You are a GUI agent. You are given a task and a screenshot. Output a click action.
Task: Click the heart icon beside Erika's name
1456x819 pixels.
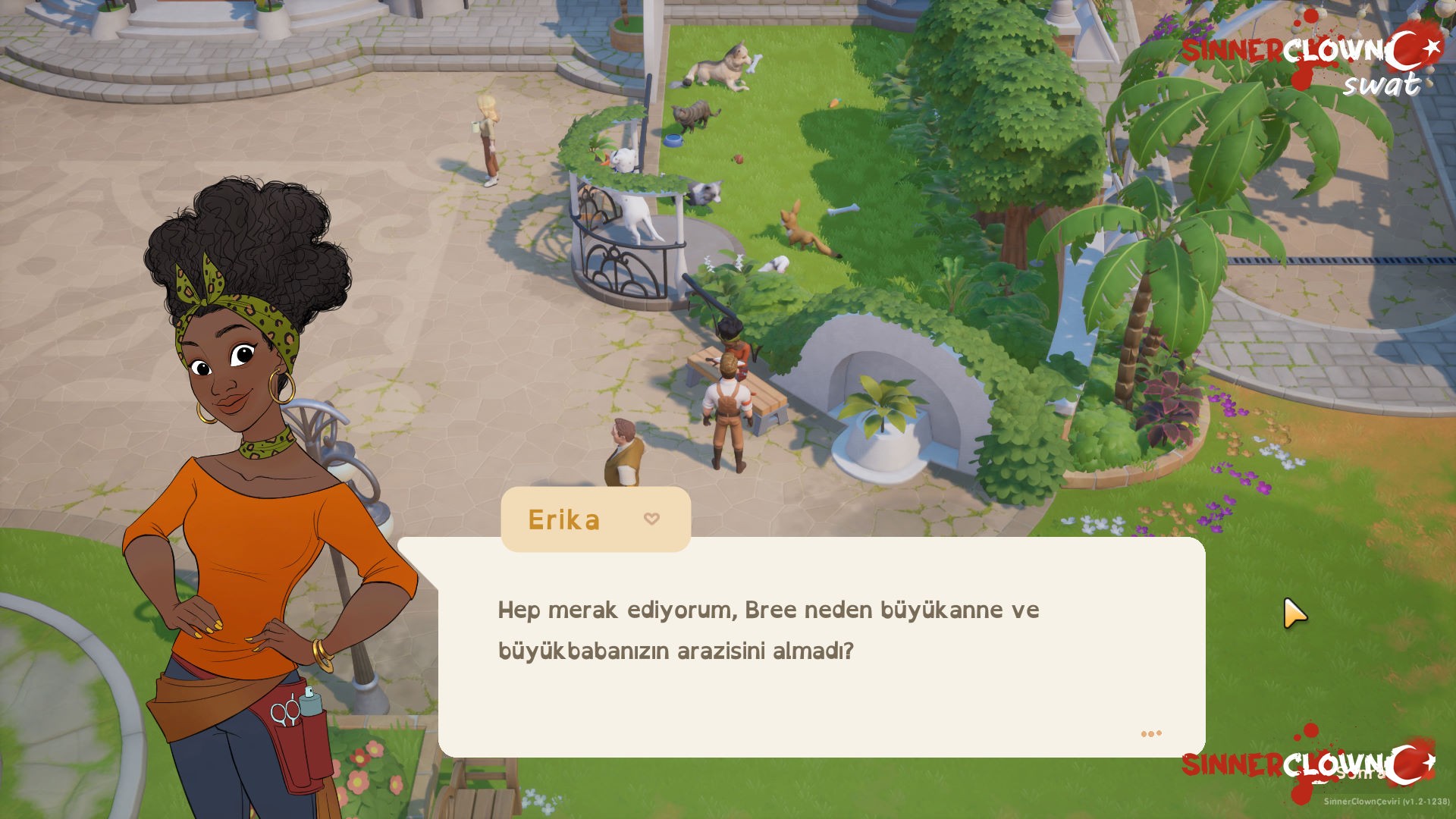(651, 519)
